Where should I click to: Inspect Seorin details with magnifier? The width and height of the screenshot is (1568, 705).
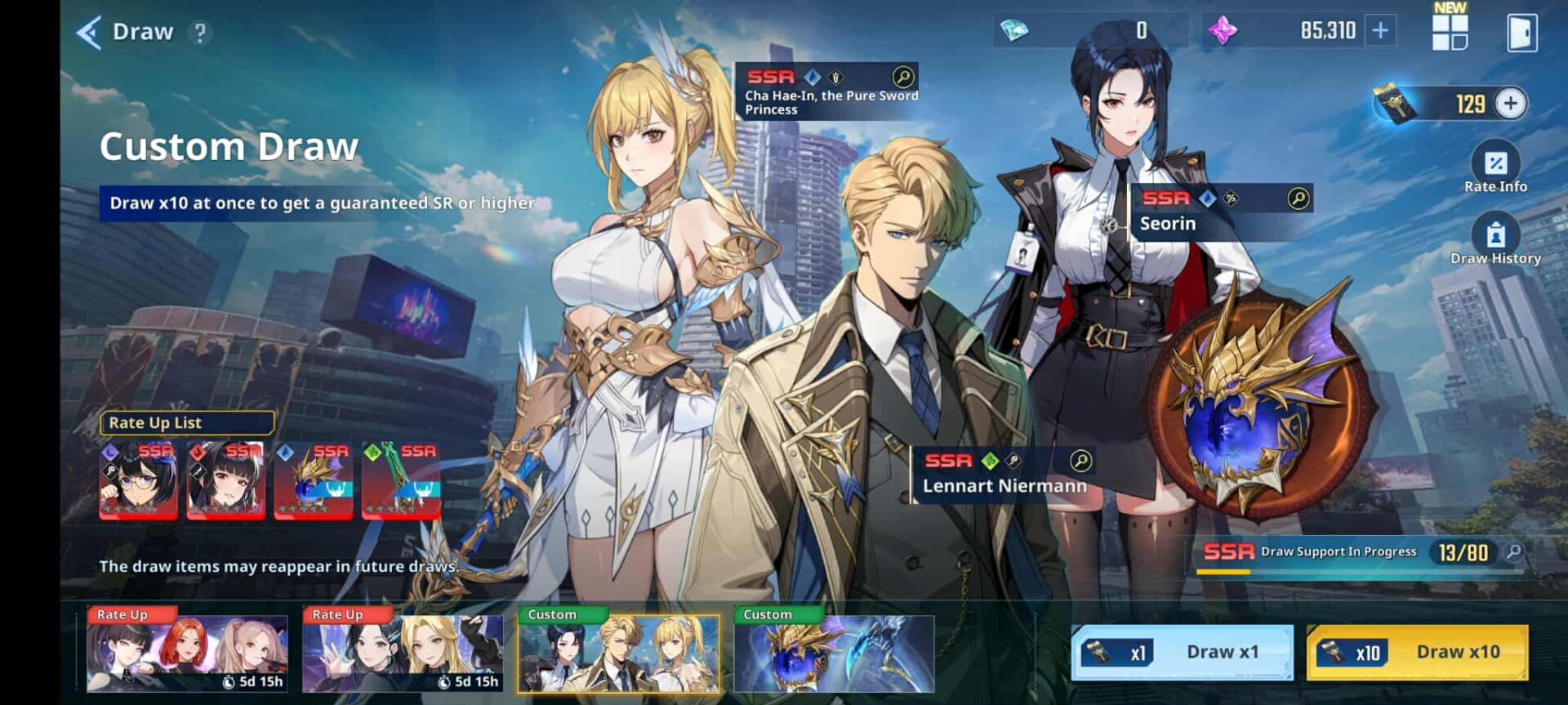(1298, 199)
